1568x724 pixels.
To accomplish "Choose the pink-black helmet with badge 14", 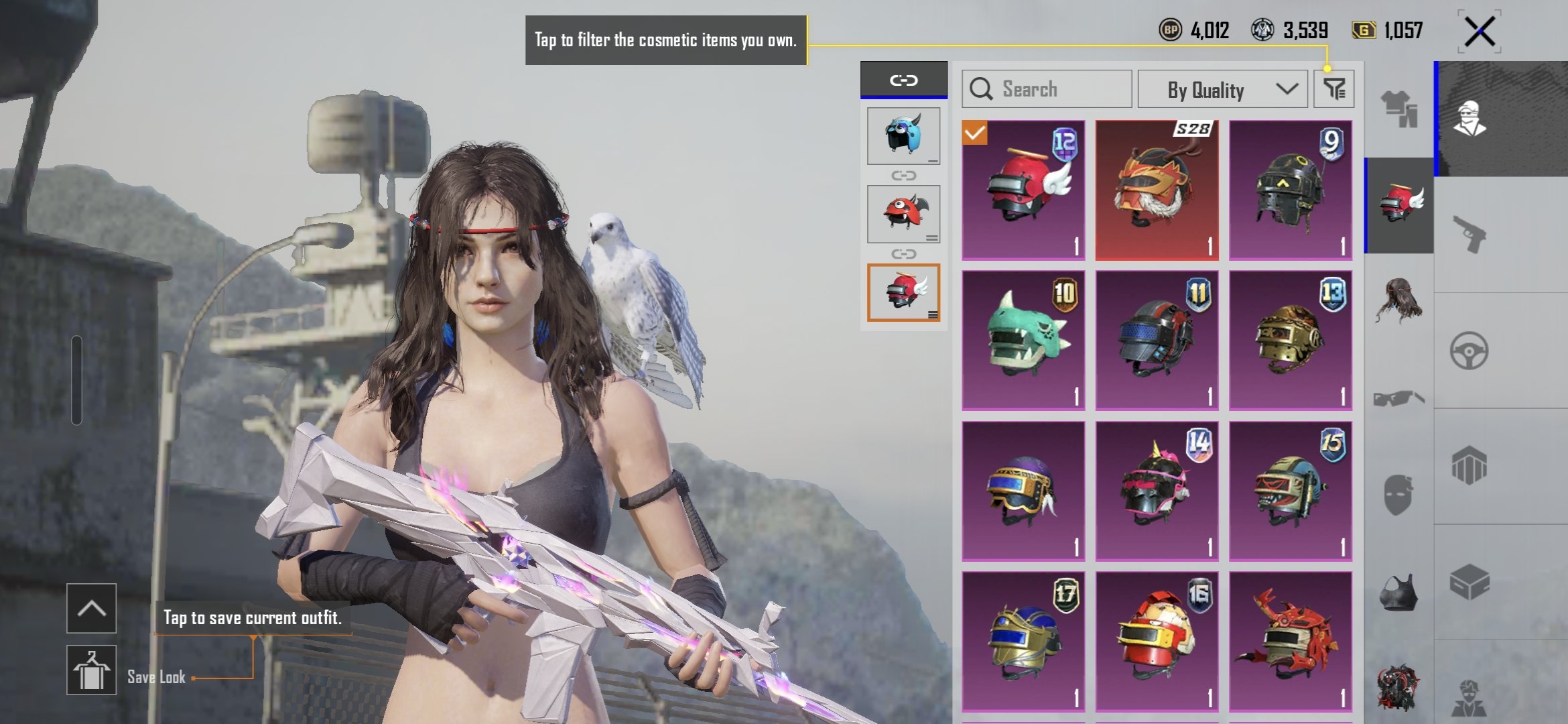I will (1157, 491).
